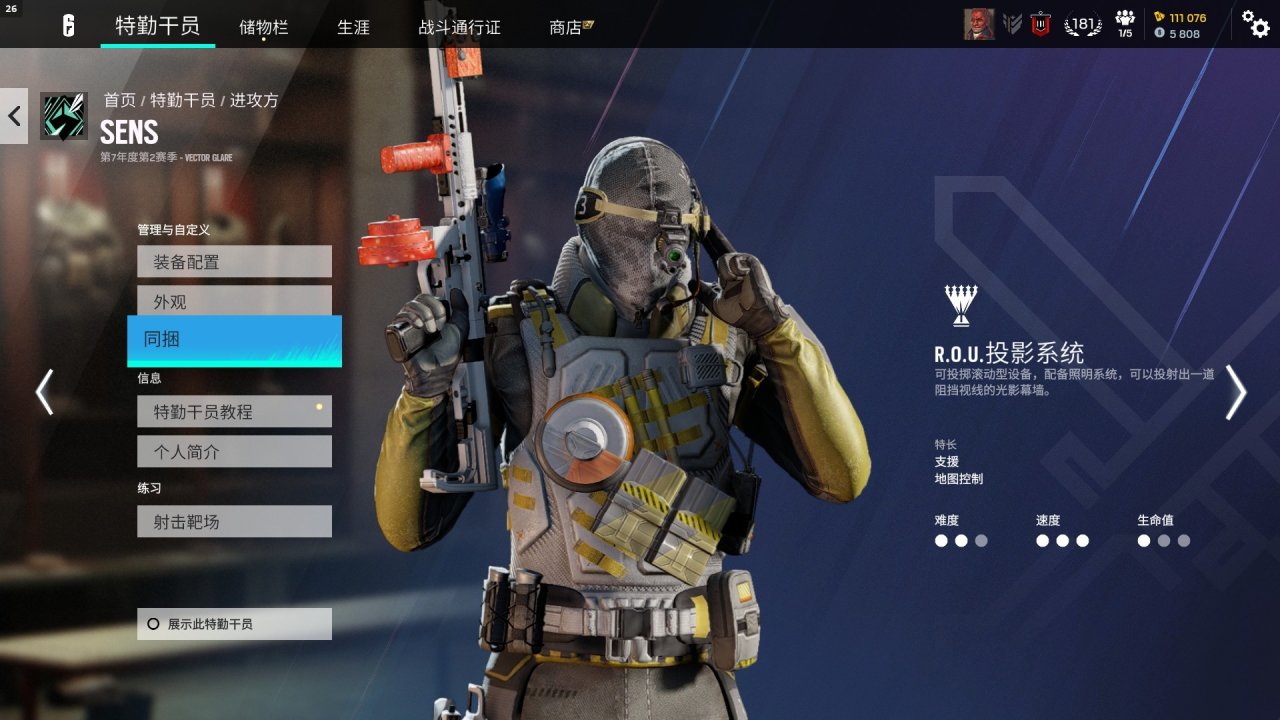Open 装备配置 loadout menu
Viewport: 1280px width, 720px height.
click(234, 262)
